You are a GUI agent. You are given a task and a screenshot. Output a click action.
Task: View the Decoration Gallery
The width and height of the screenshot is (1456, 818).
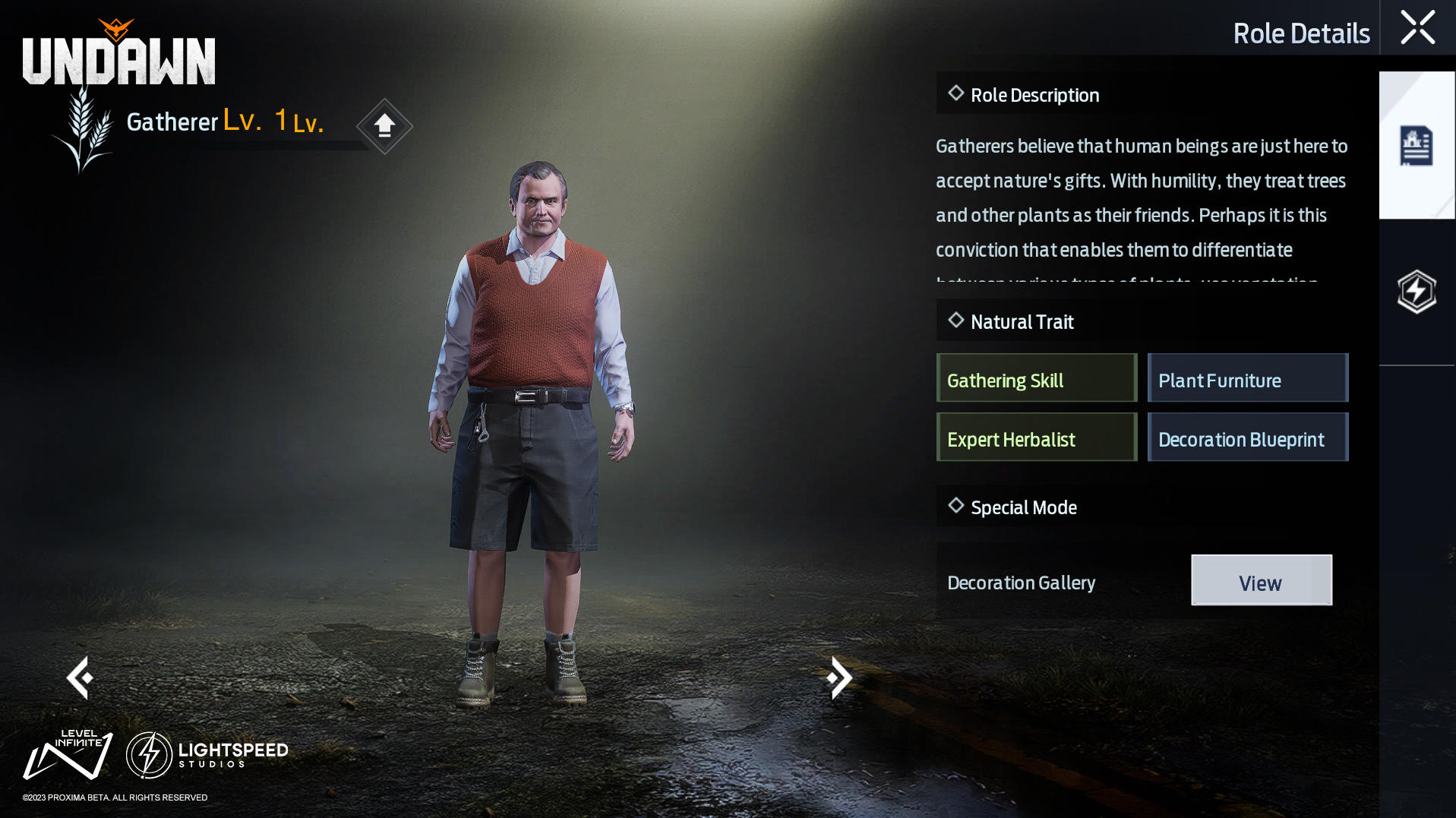click(1261, 580)
